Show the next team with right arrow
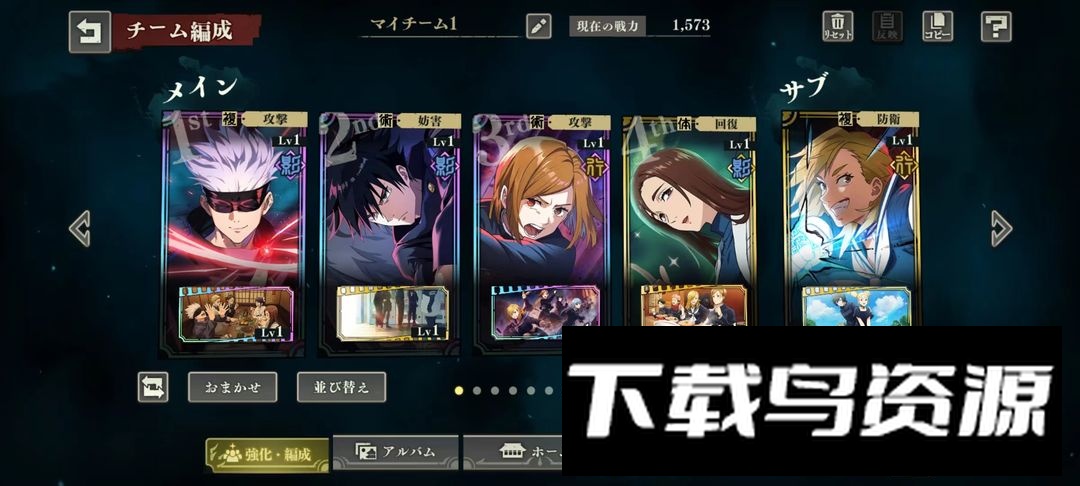The height and width of the screenshot is (486, 1080). coord(1000,229)
